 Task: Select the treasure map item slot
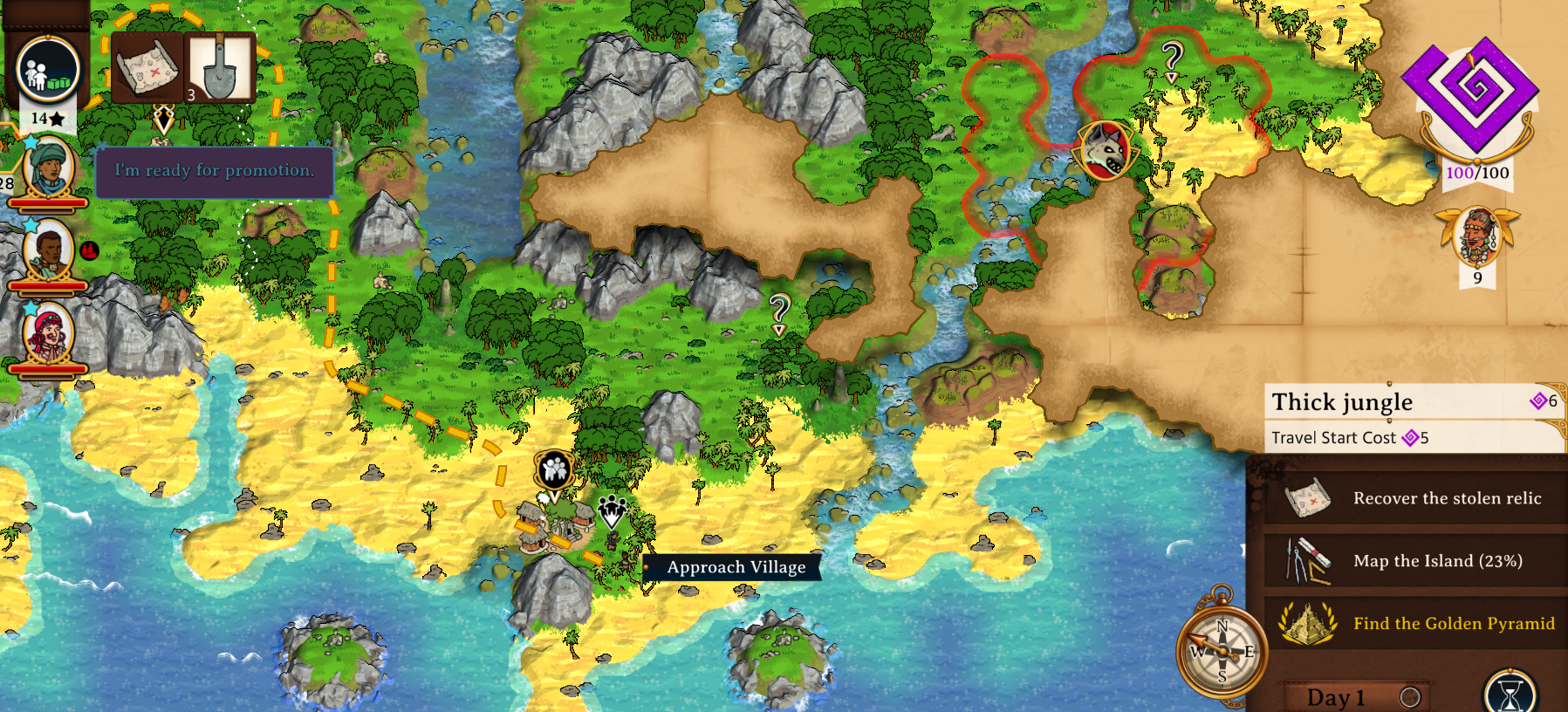pyautogui.click(x=146, y=68)
